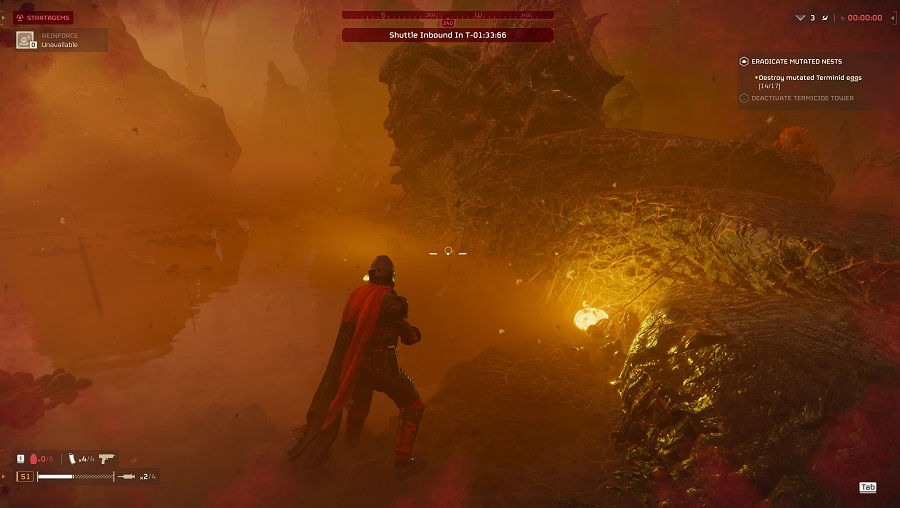
Task: Click the ammo magazine icon
Action: (x=72, y=458)
